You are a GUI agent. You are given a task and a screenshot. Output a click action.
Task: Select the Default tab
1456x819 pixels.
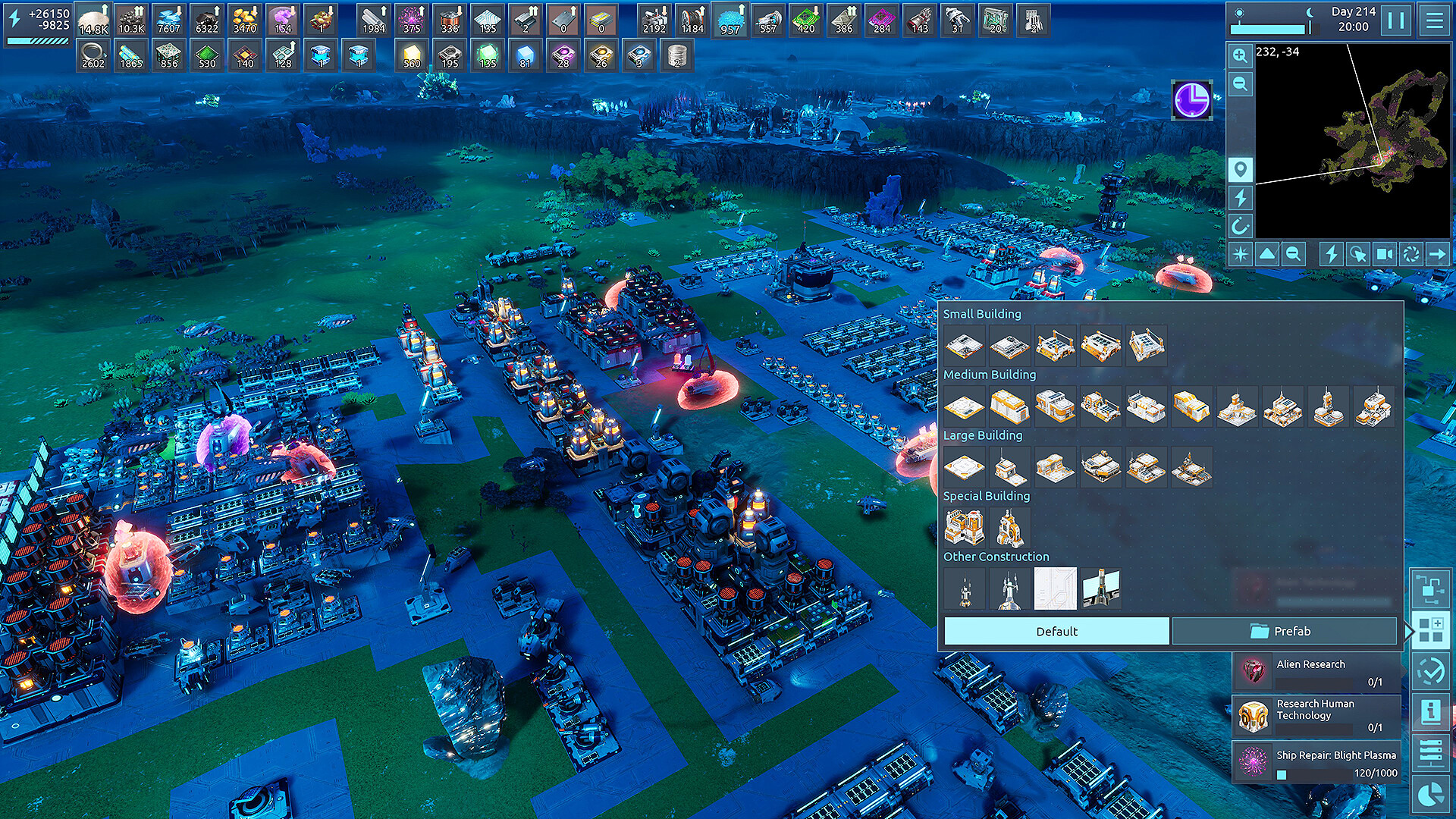pos(1056,630)
